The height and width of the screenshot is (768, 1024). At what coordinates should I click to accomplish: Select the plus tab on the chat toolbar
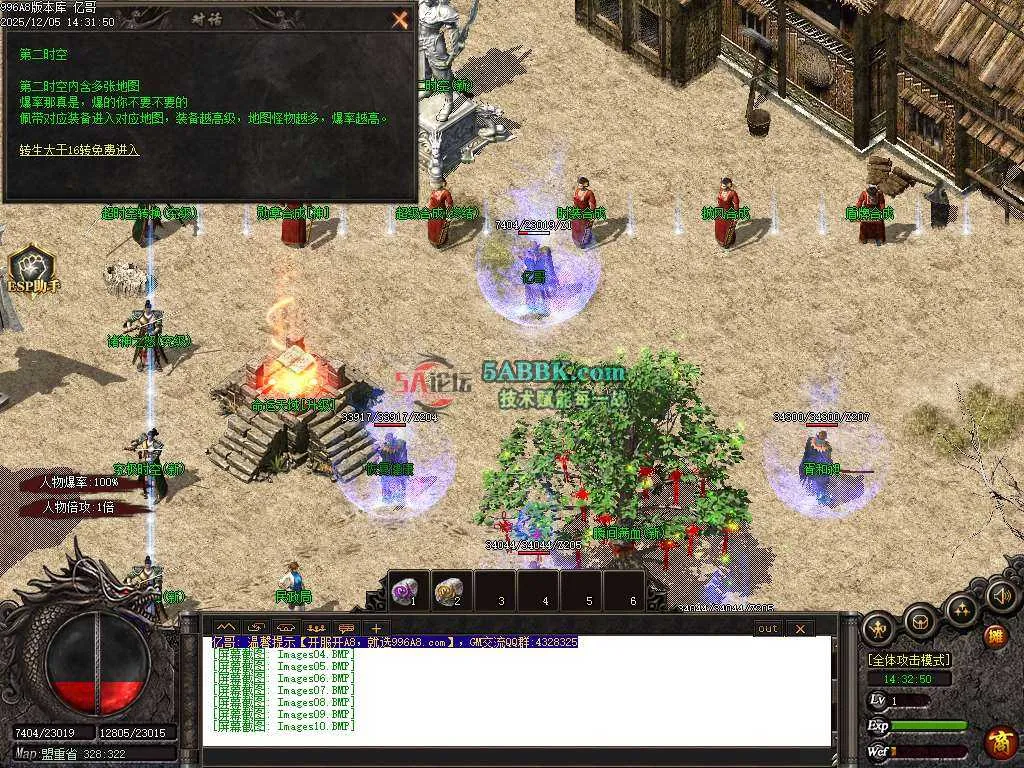coord(376,628)
